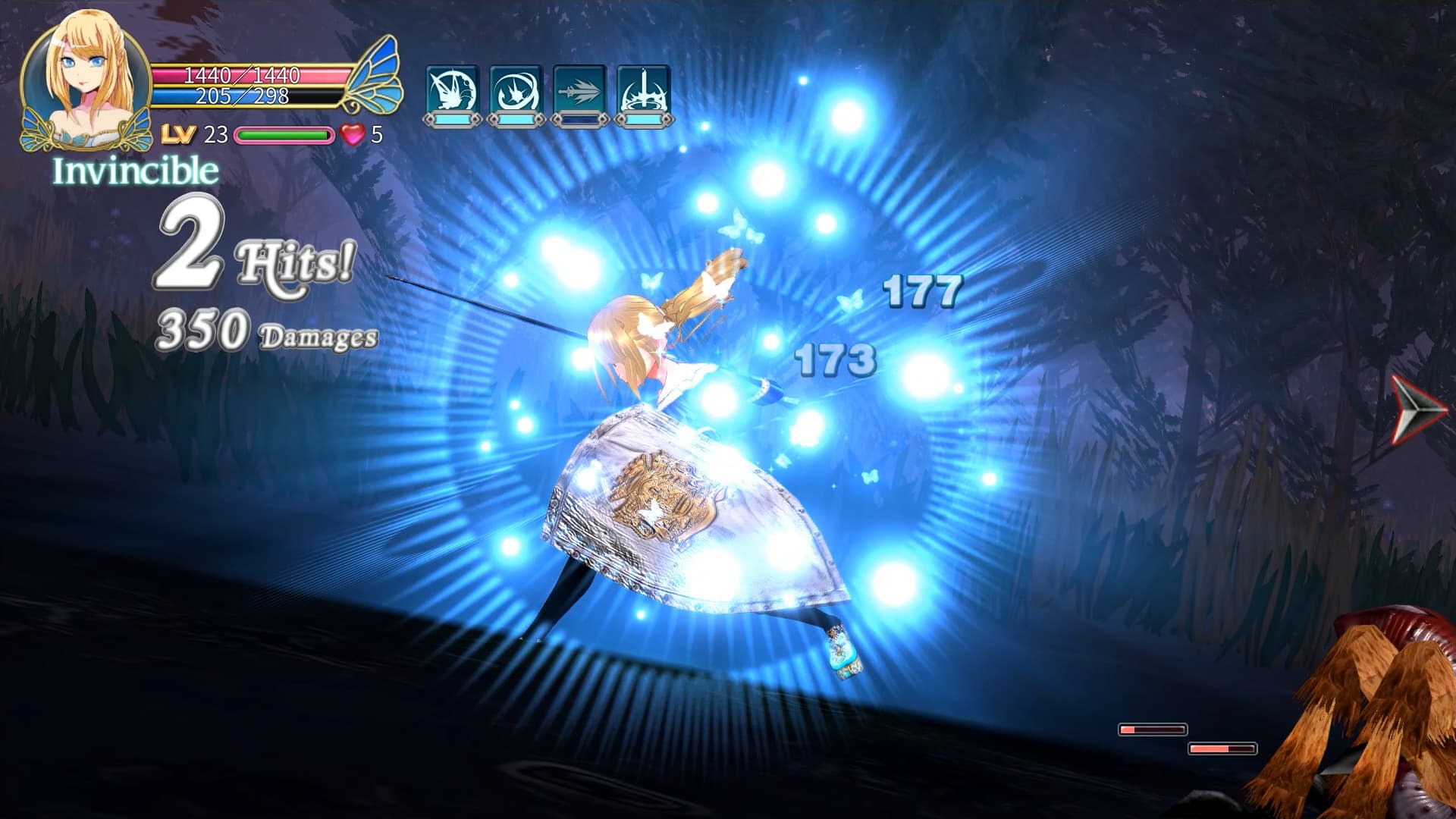Click the blue MP bar showing 205/298
This screenshot has height=819, width=1456.
coord(243,96)
